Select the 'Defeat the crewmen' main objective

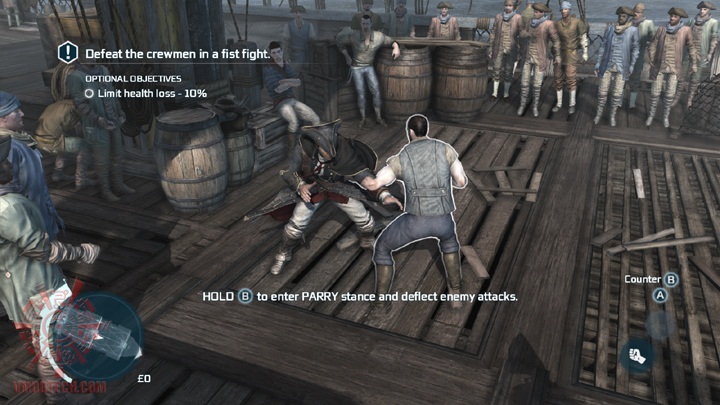(176, 53)
